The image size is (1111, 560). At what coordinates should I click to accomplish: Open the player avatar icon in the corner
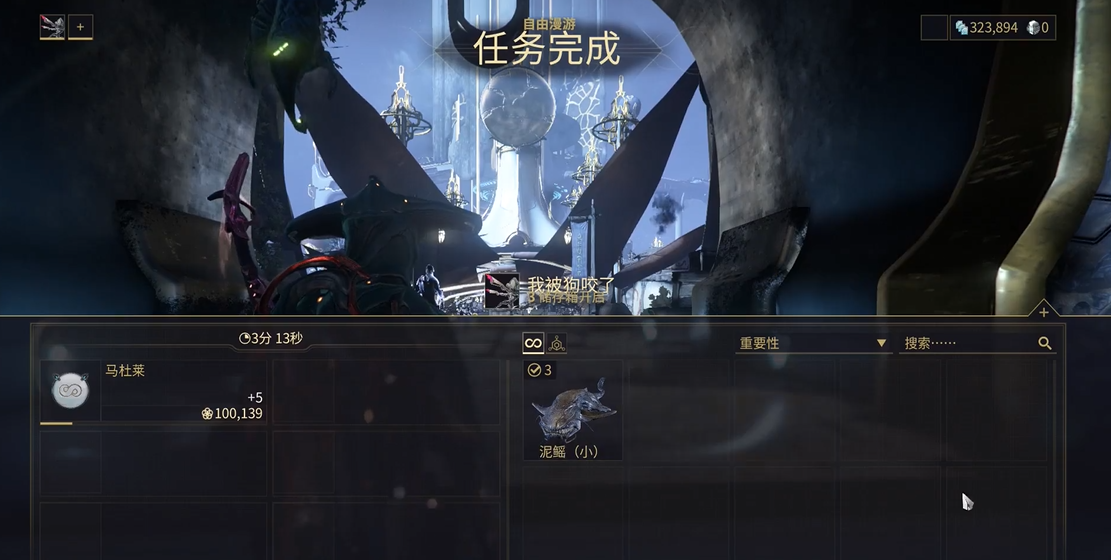[52, 27]
